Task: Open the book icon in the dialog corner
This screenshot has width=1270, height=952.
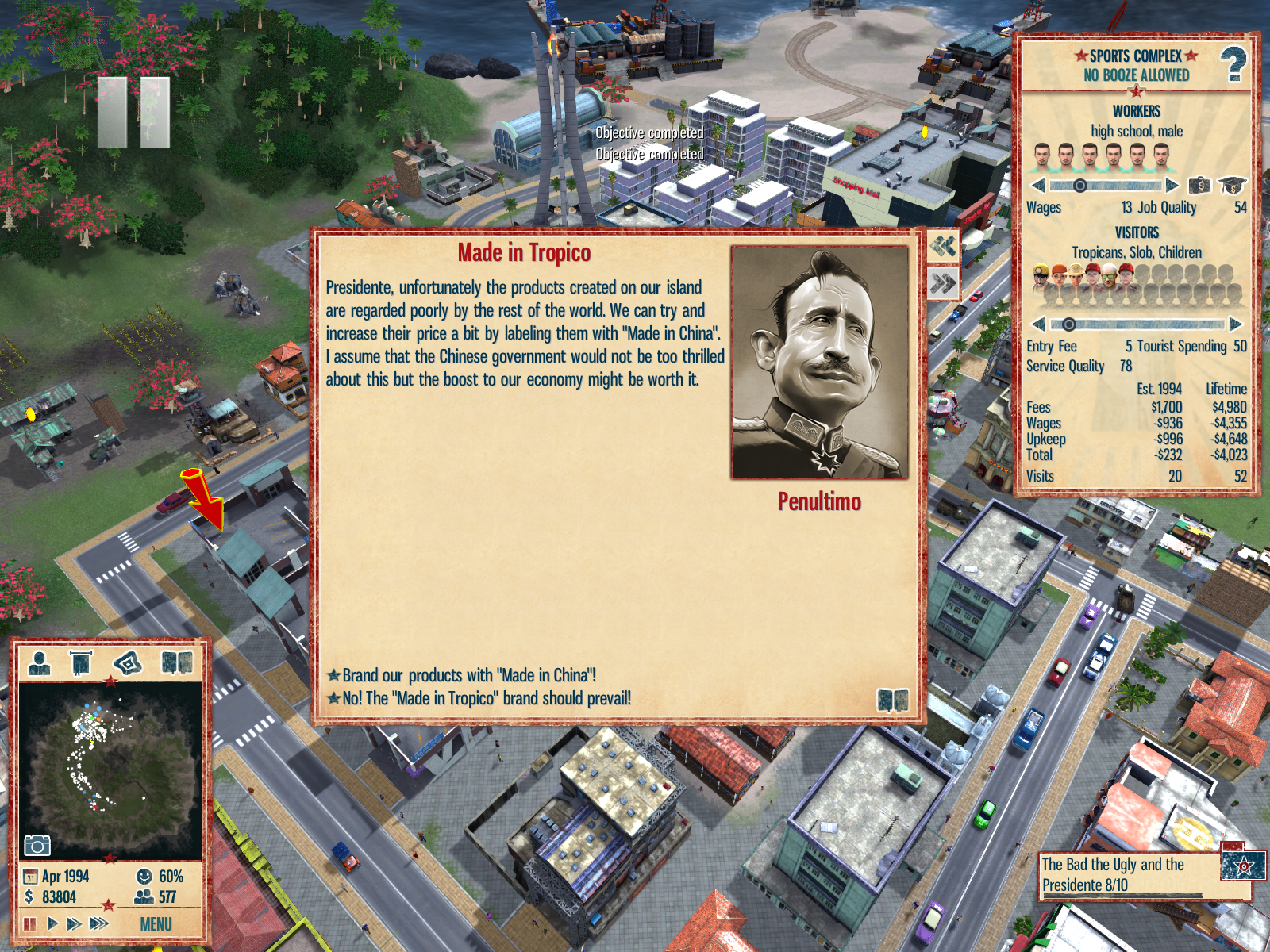Action: (893, 700)
